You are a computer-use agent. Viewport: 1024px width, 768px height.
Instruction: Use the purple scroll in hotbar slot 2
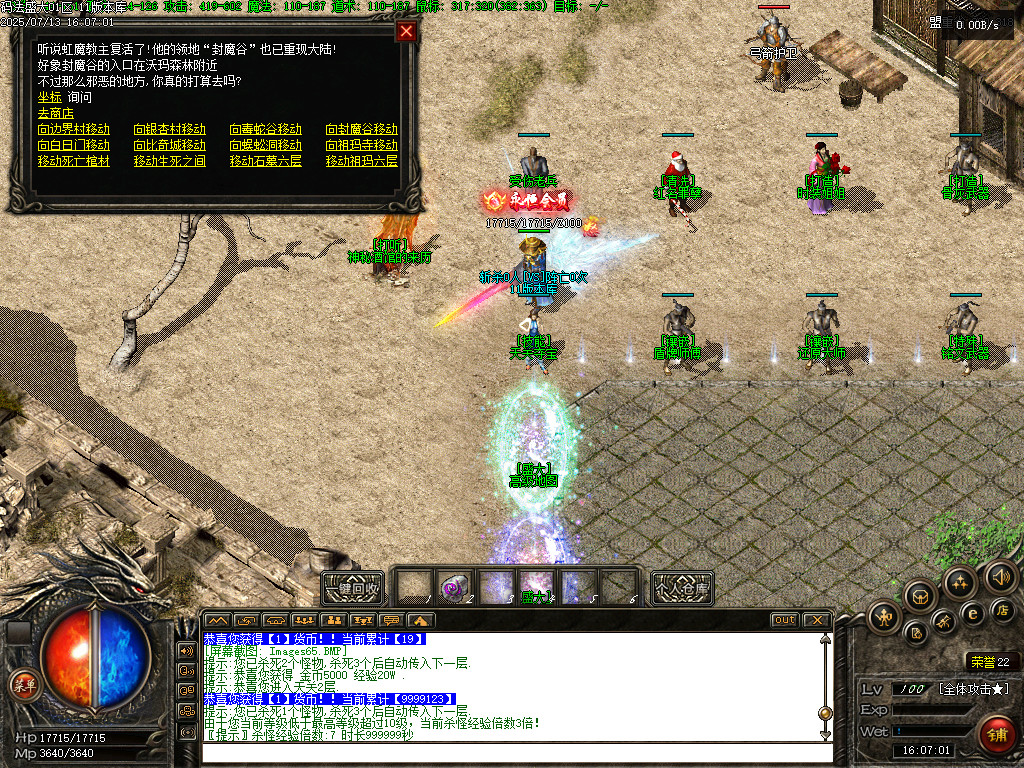[455, 587]
